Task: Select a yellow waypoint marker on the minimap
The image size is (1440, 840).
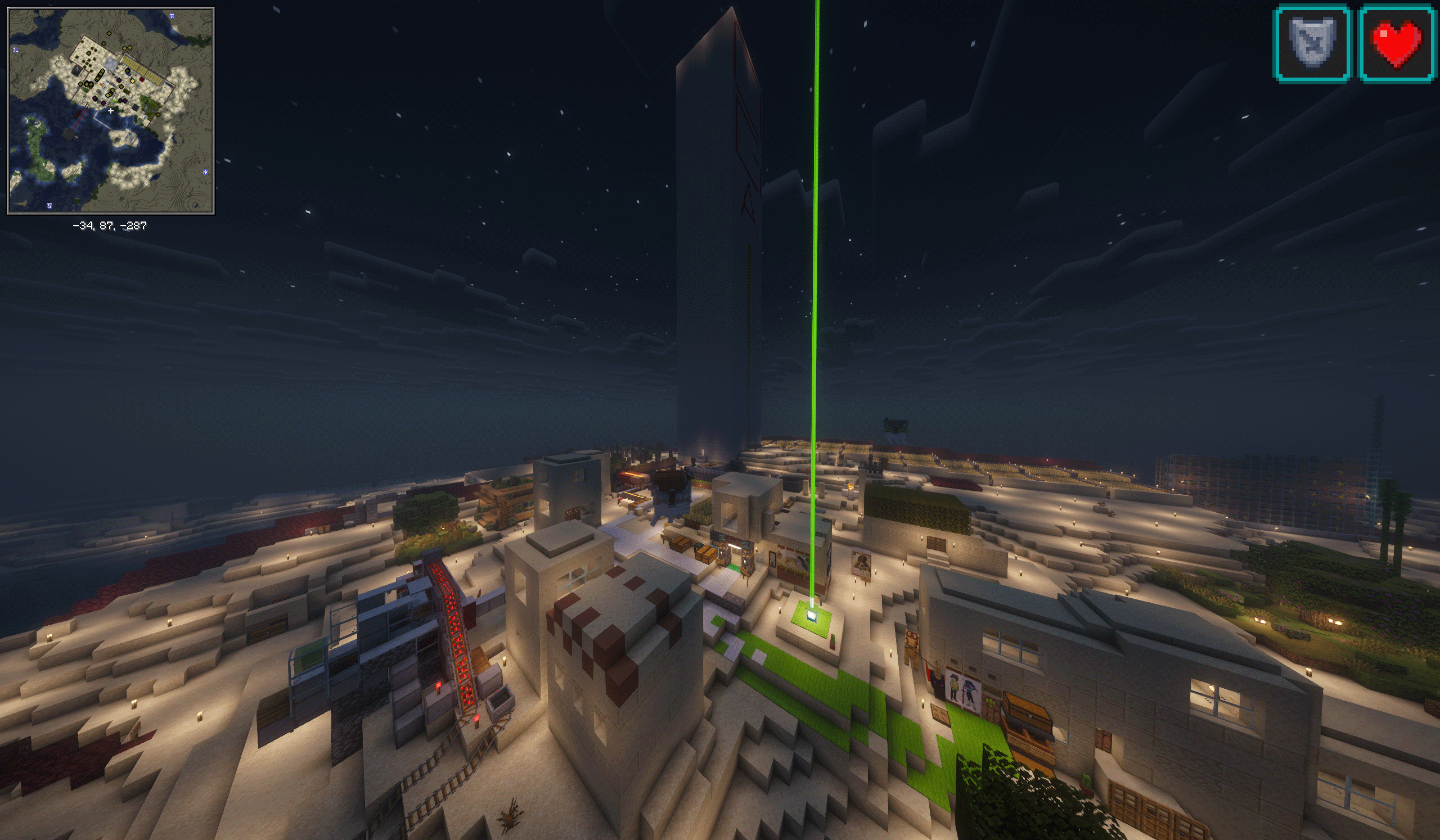Action: [133, 81]
